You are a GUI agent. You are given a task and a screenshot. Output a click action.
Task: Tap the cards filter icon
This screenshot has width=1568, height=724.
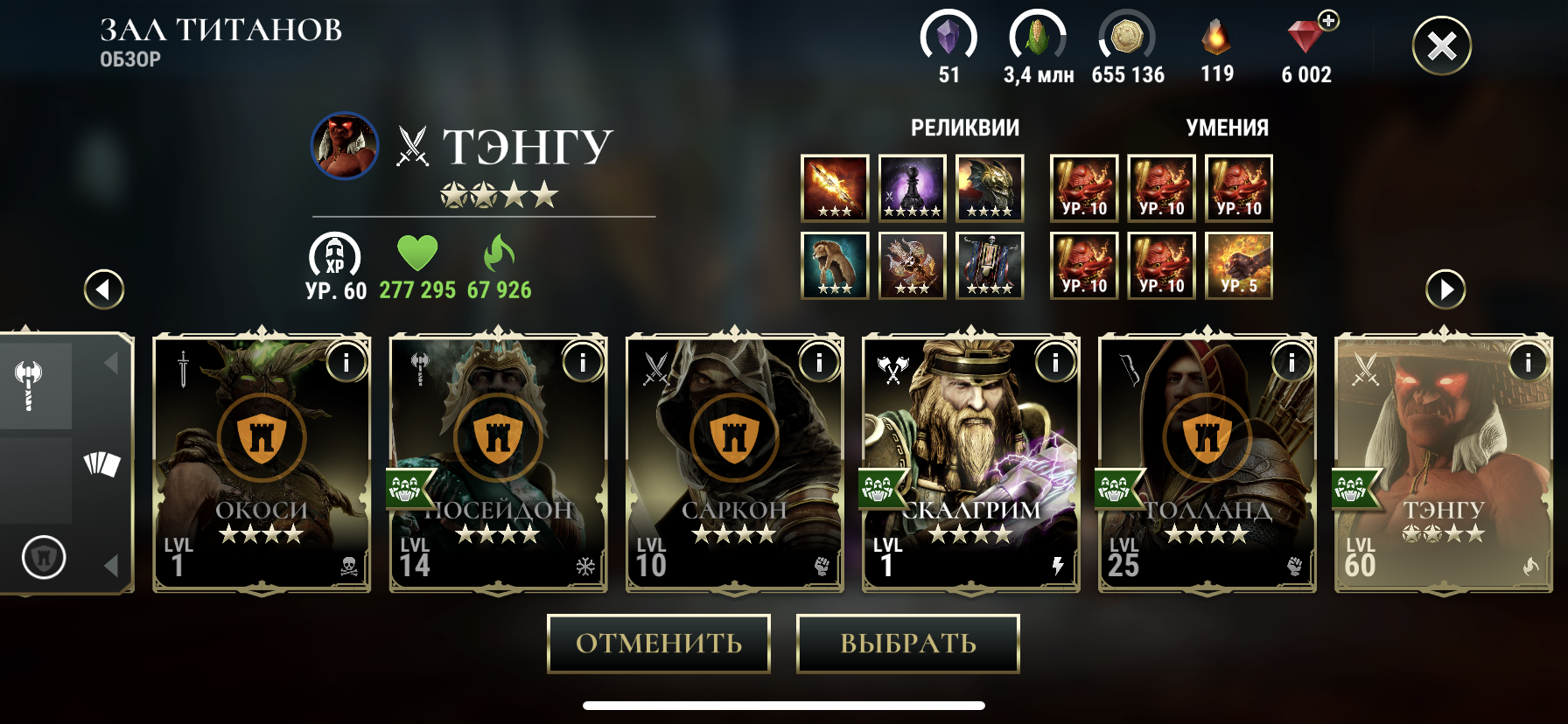click(101, 463)
